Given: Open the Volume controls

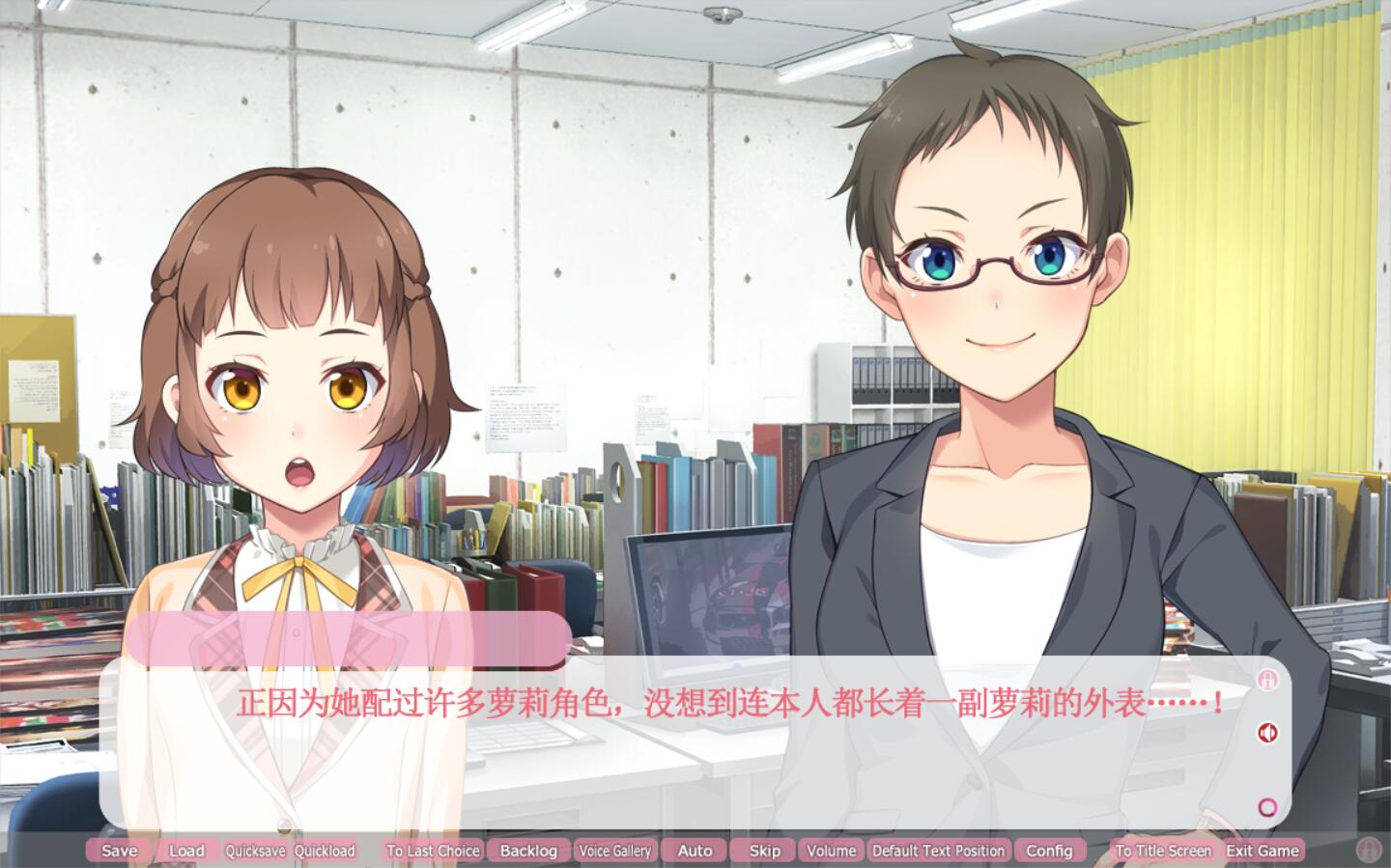Looking at the screenshot, I should (x=831, y=851).
